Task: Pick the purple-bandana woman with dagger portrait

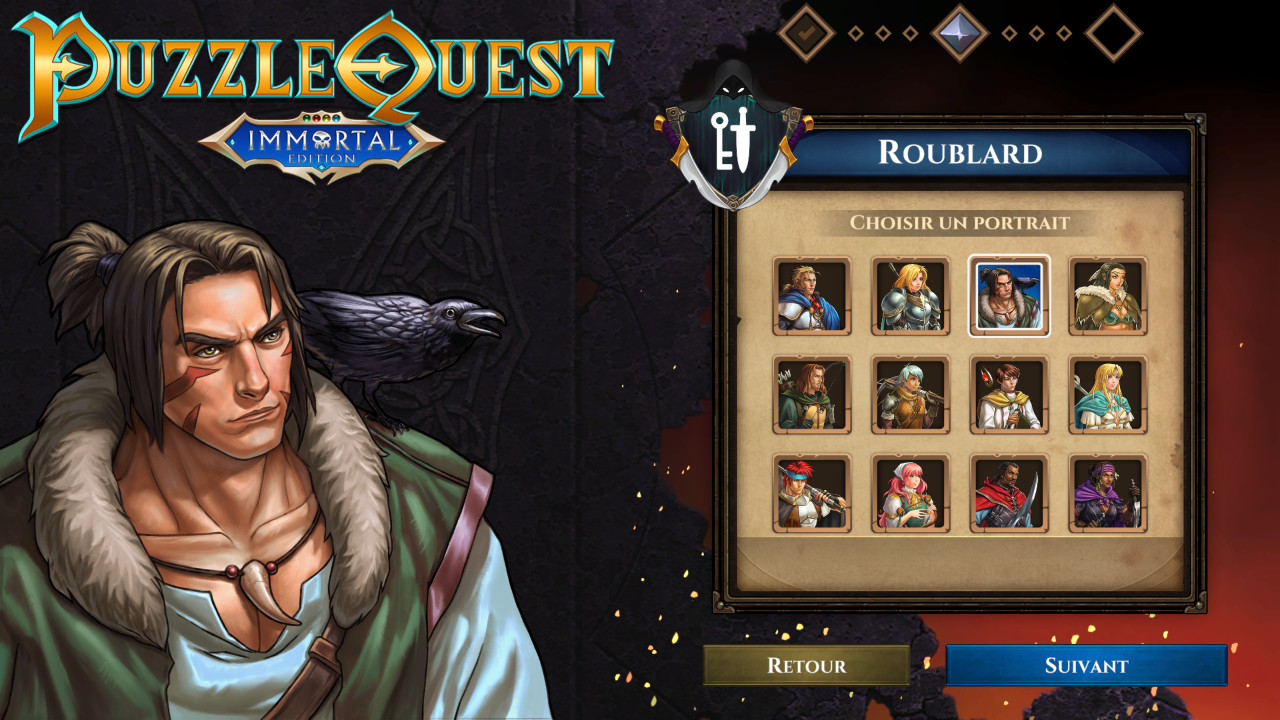Action: pos(1108,493)
